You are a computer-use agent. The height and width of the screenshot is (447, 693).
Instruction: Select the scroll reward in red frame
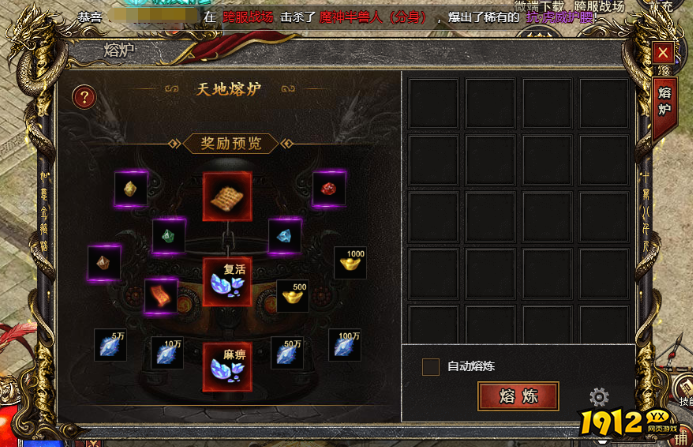tap(227, 196)
